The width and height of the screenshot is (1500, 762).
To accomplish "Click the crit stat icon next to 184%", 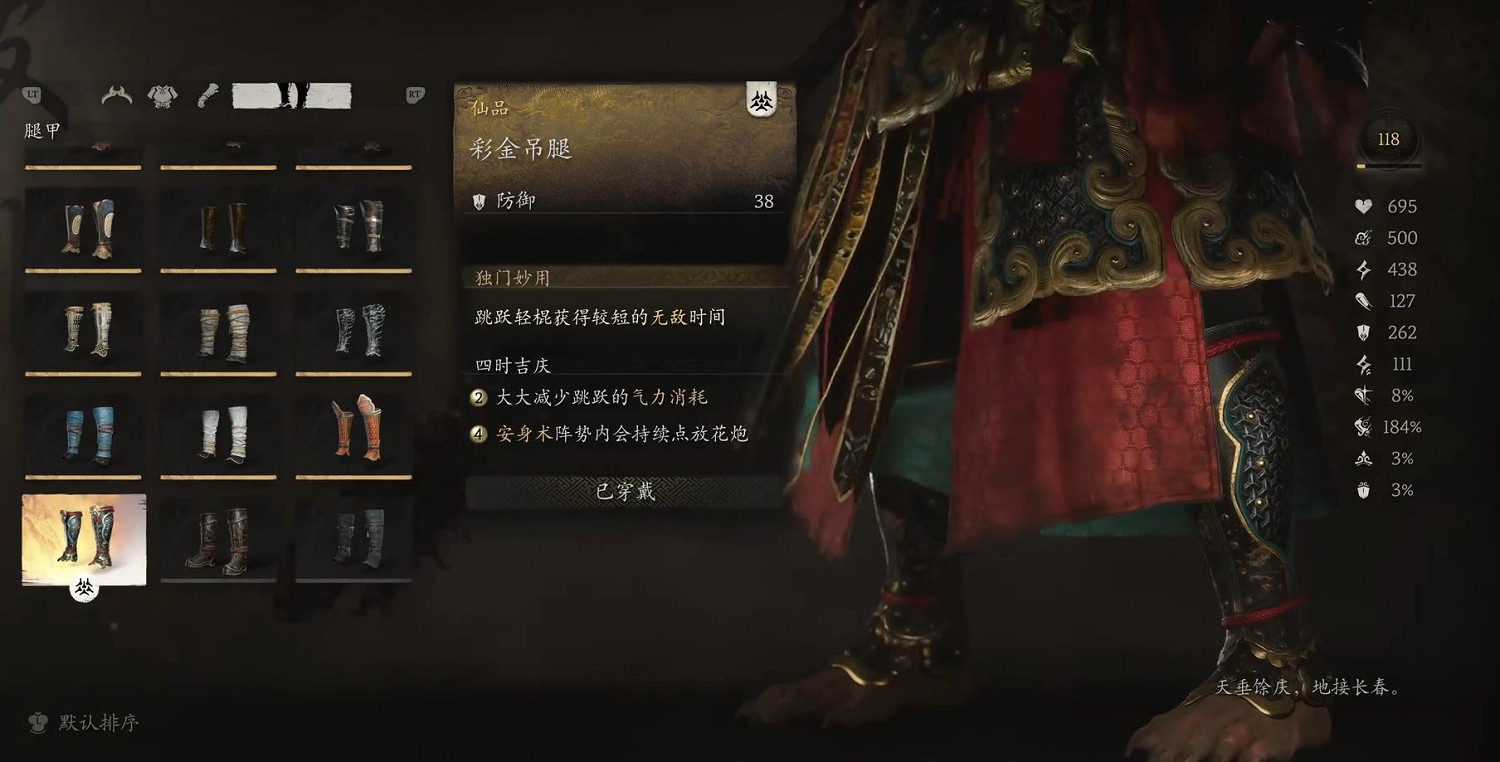I will (x=1363, y=427).
